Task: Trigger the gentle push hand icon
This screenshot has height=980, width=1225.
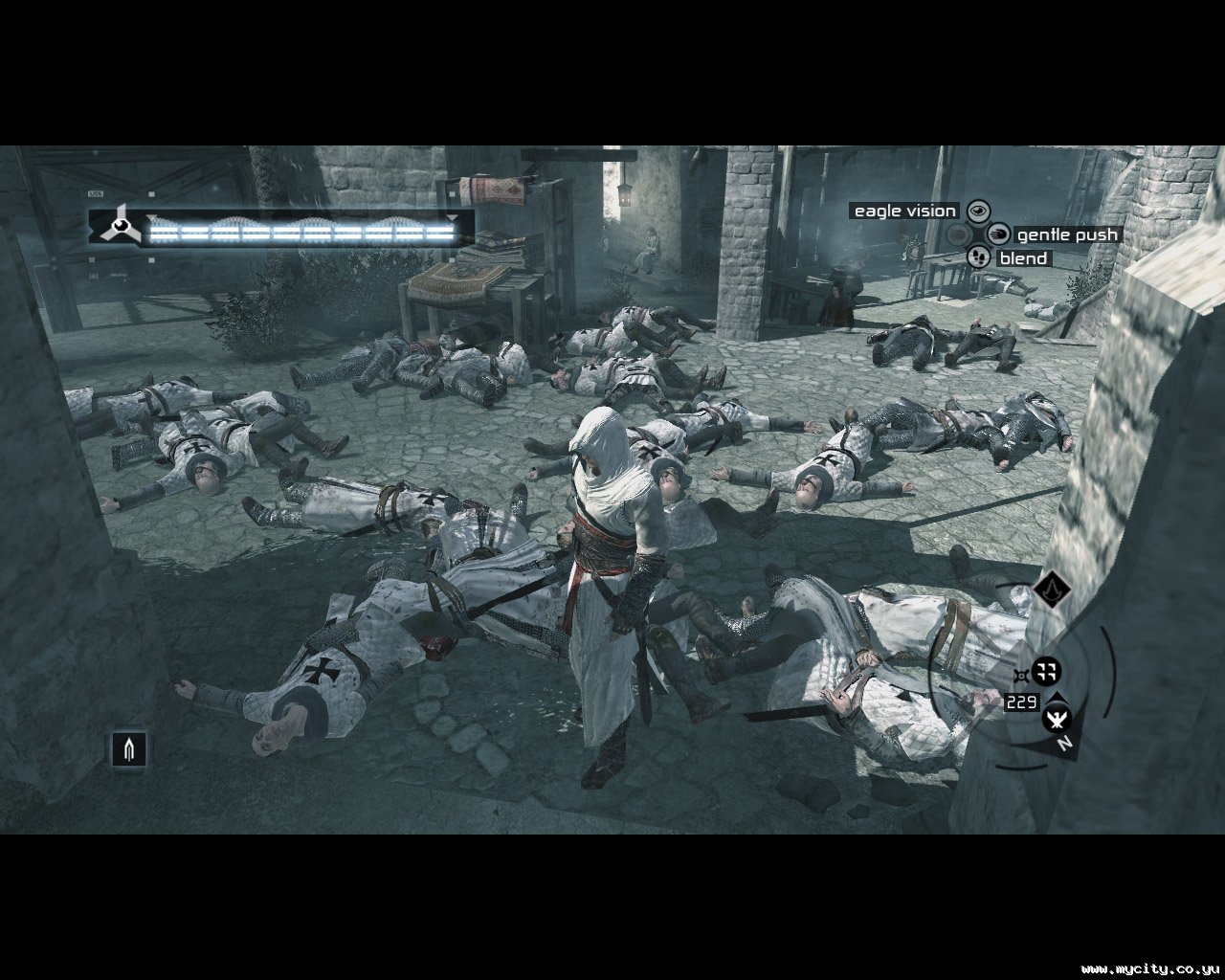Action: coord(998,234)
